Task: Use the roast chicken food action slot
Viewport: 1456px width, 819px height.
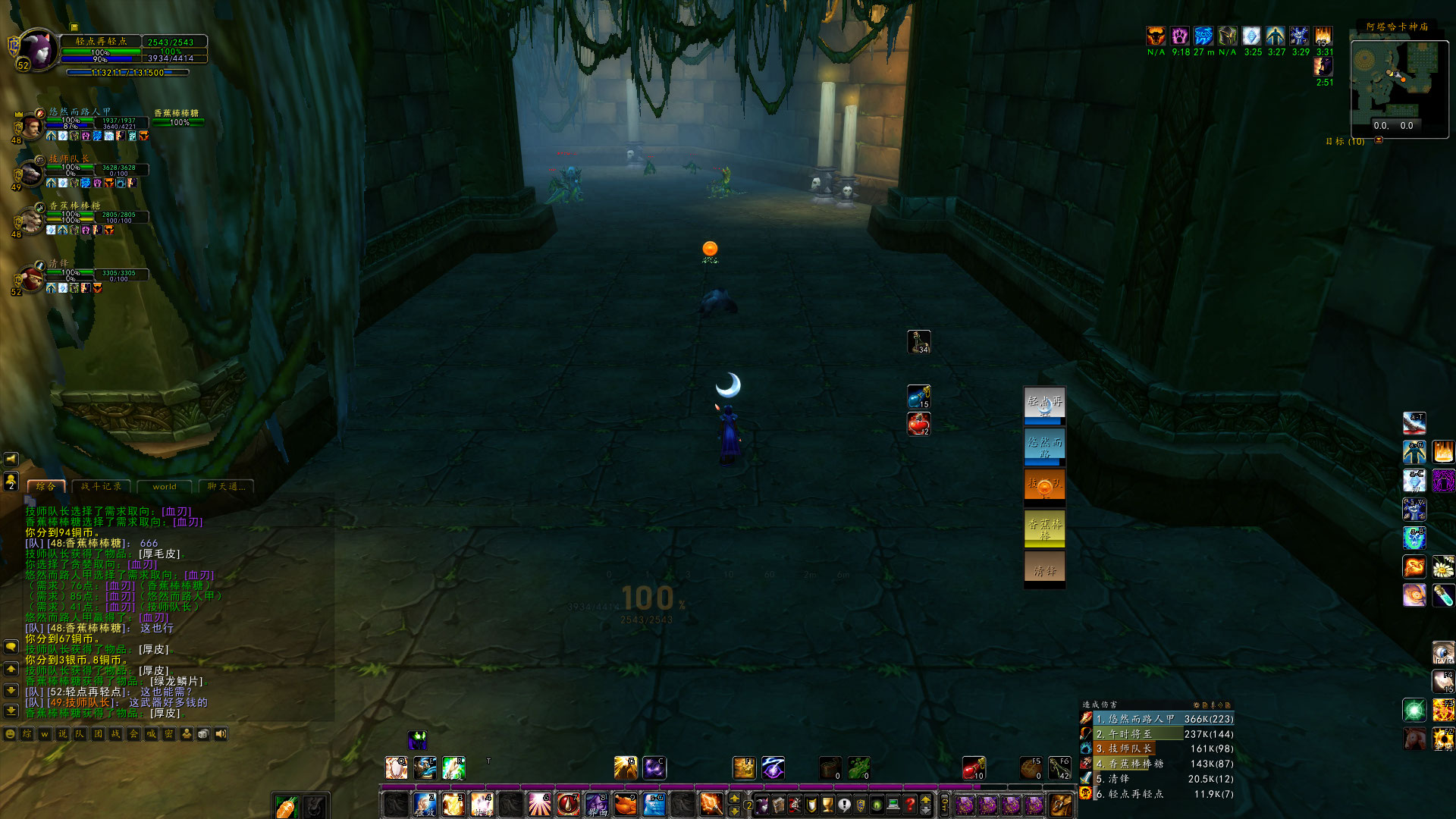Action: [x=626, y=803]
